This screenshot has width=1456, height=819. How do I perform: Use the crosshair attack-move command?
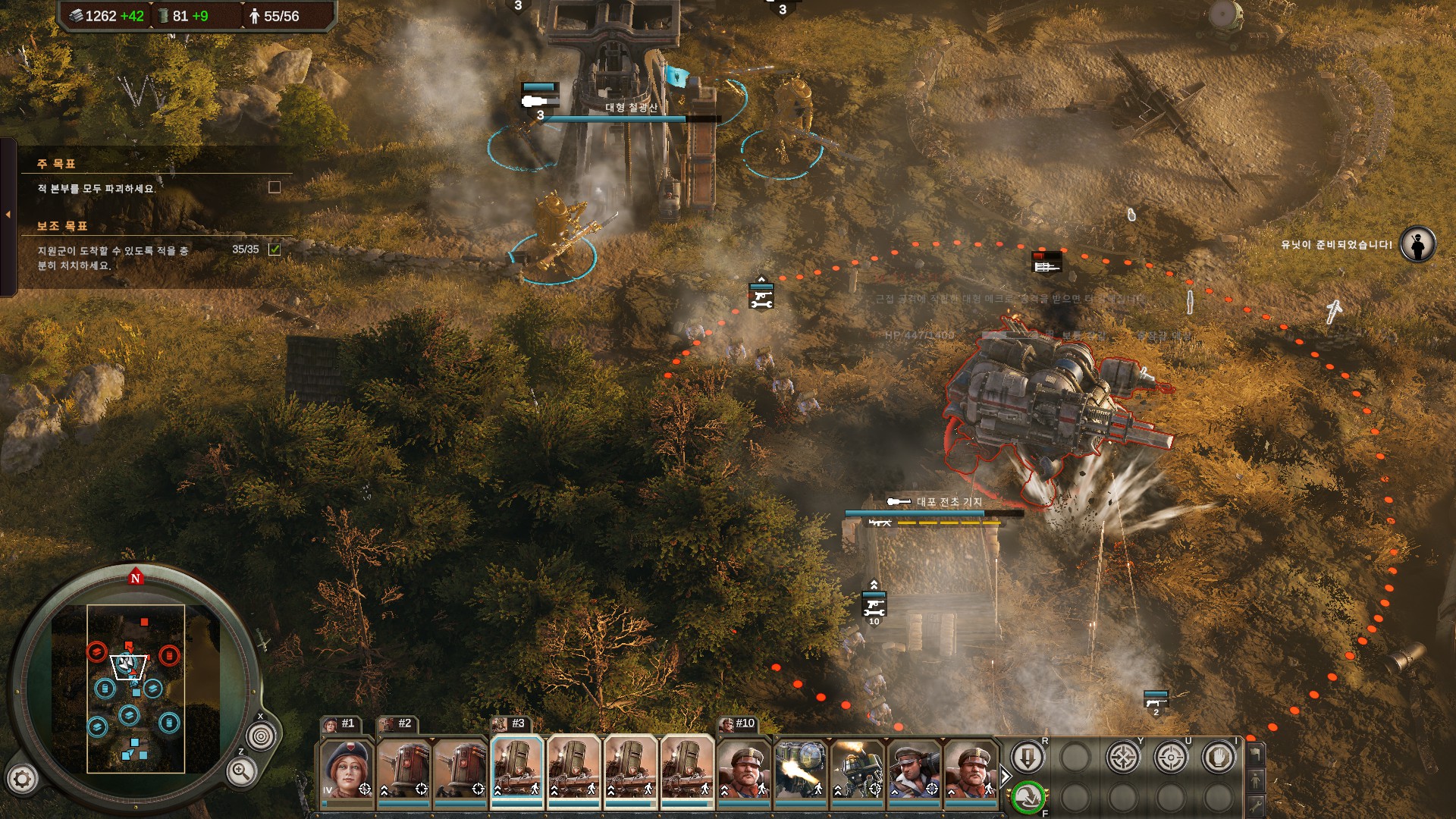coord(1123,758)
